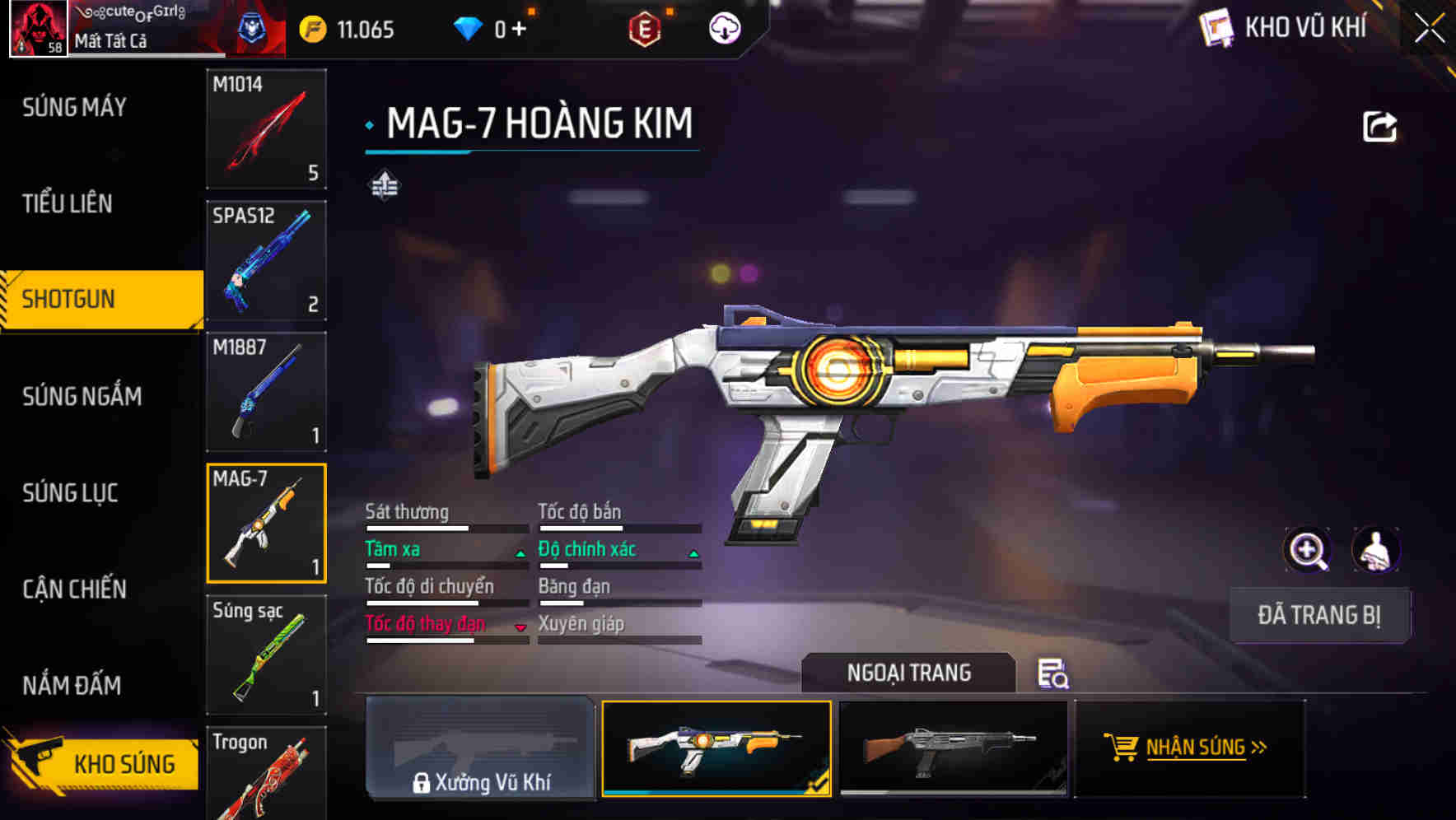
Task: Select the default black MAG-7 skin
Action: tap(953, 748)
